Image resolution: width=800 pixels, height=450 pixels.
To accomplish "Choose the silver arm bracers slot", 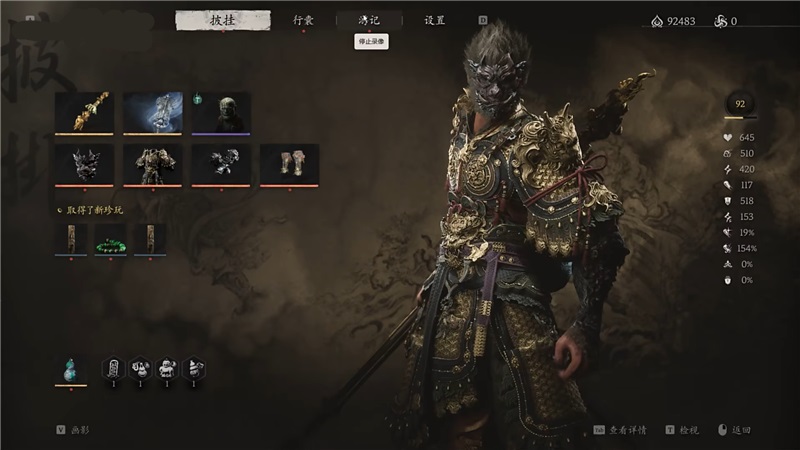I will 221,164.
